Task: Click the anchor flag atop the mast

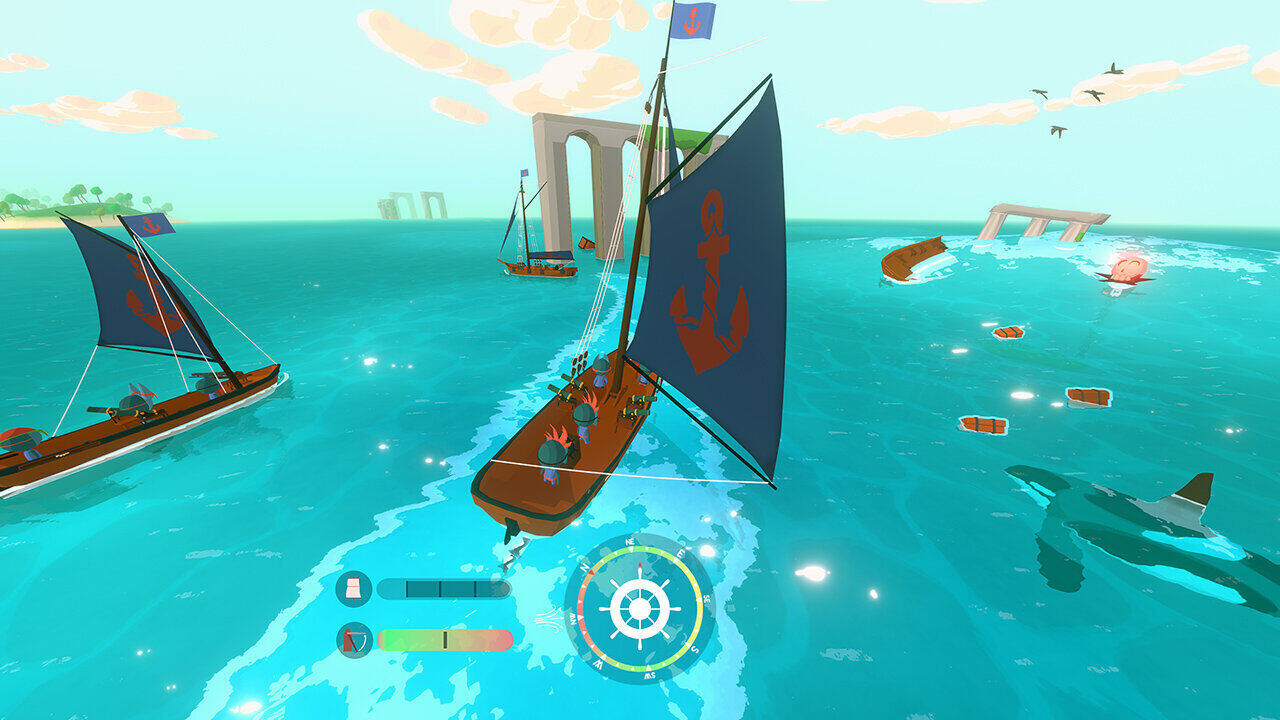Action: (694, 23)
